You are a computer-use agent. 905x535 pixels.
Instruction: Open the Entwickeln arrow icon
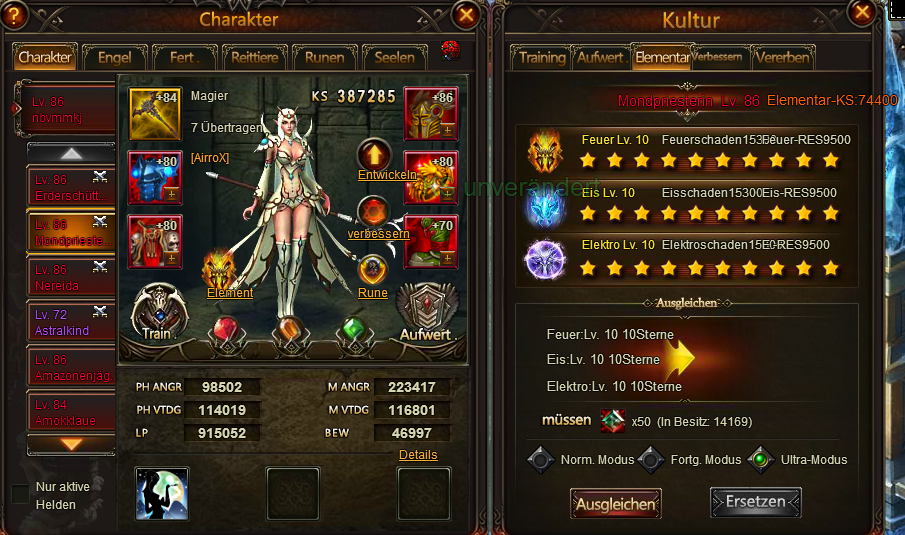(x=374, y=156)
